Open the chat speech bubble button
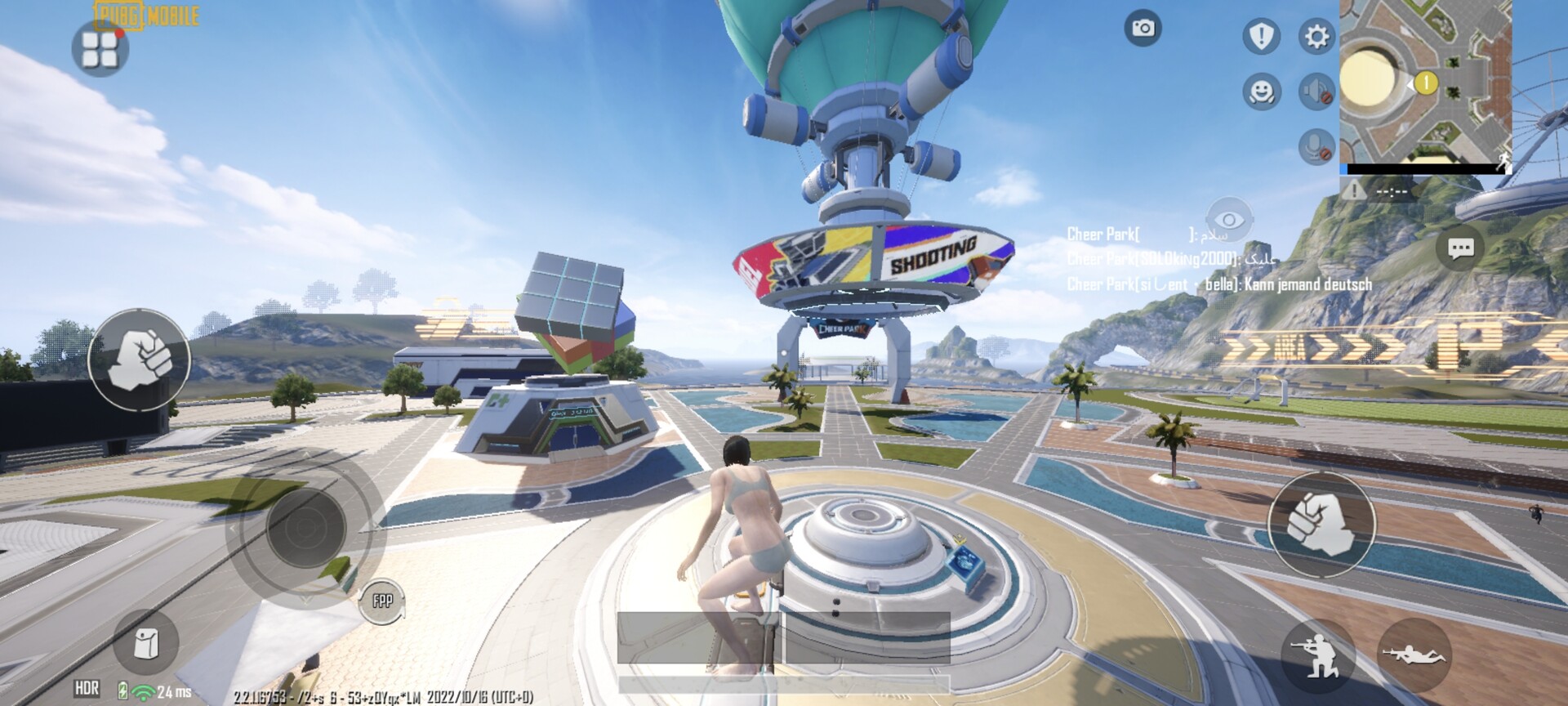The height and width of the screenshot is (706, 1568). click(1460, 248)
